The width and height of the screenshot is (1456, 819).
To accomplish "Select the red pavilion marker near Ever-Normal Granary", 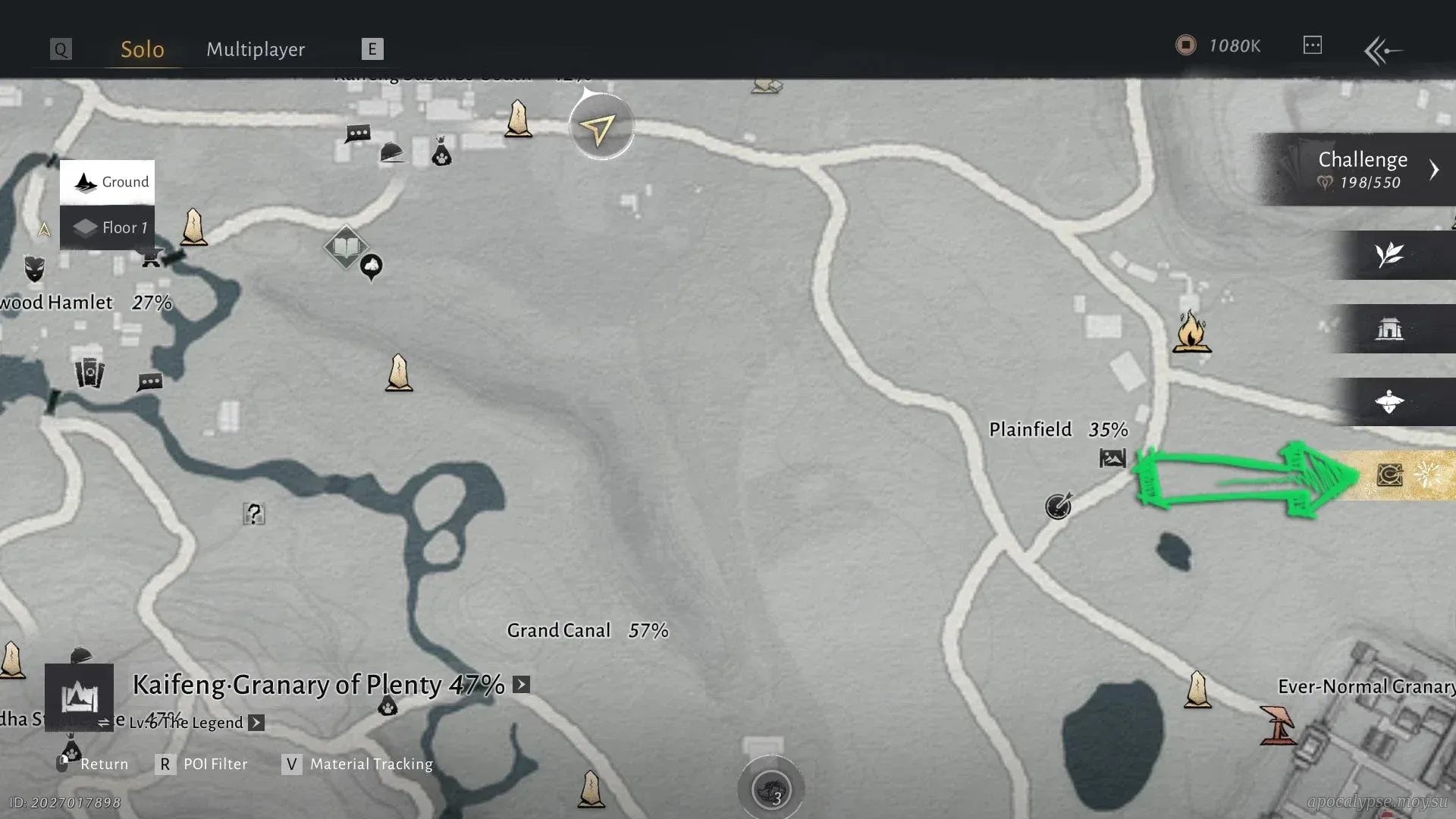I will [x=1279, y=726].
